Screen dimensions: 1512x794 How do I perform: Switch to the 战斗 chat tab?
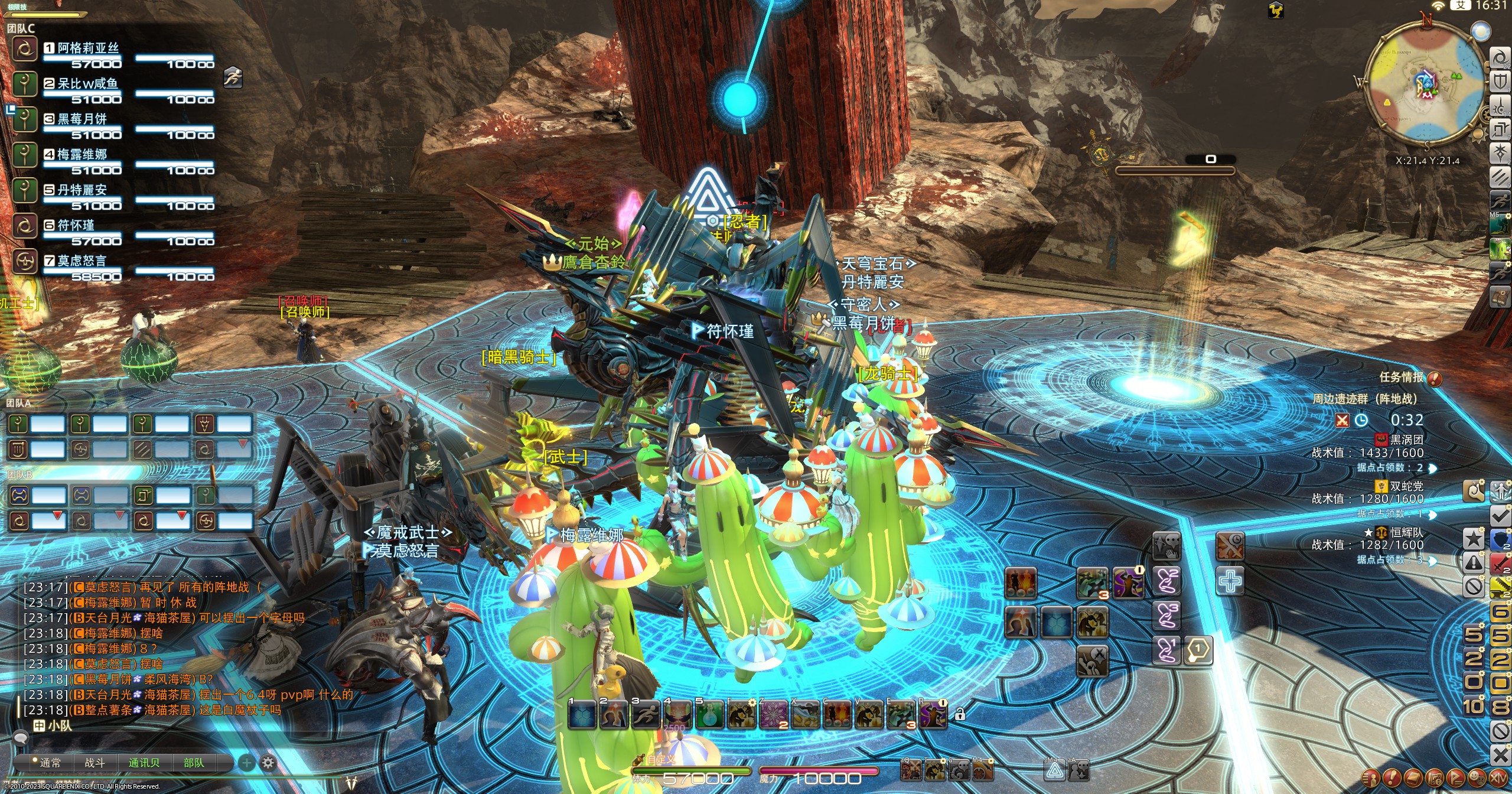click(x=94, y=763)
